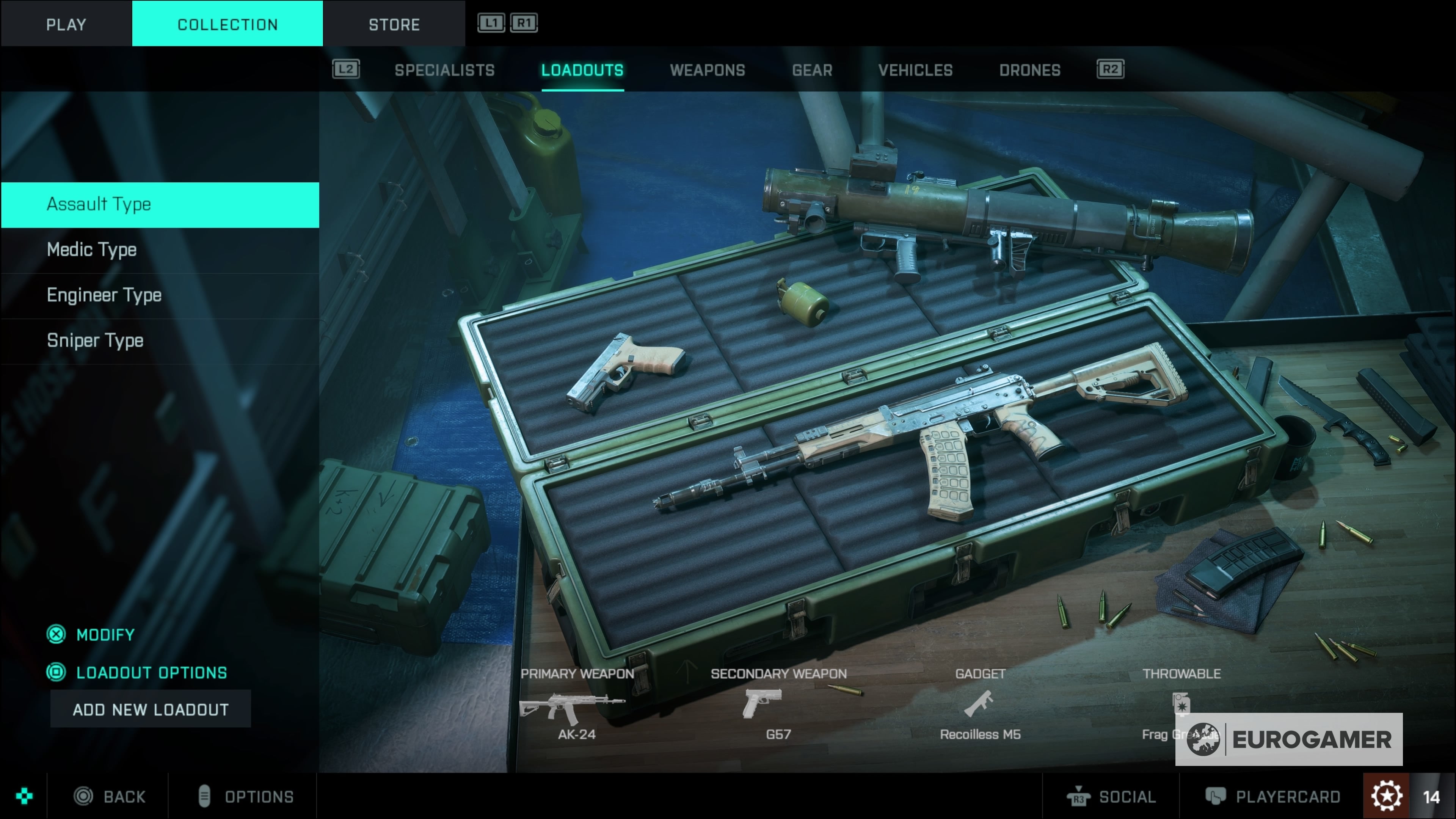Click the Options controller button icon
Image resolution: width=1456 pixels, height=819 pixels.
203,796
